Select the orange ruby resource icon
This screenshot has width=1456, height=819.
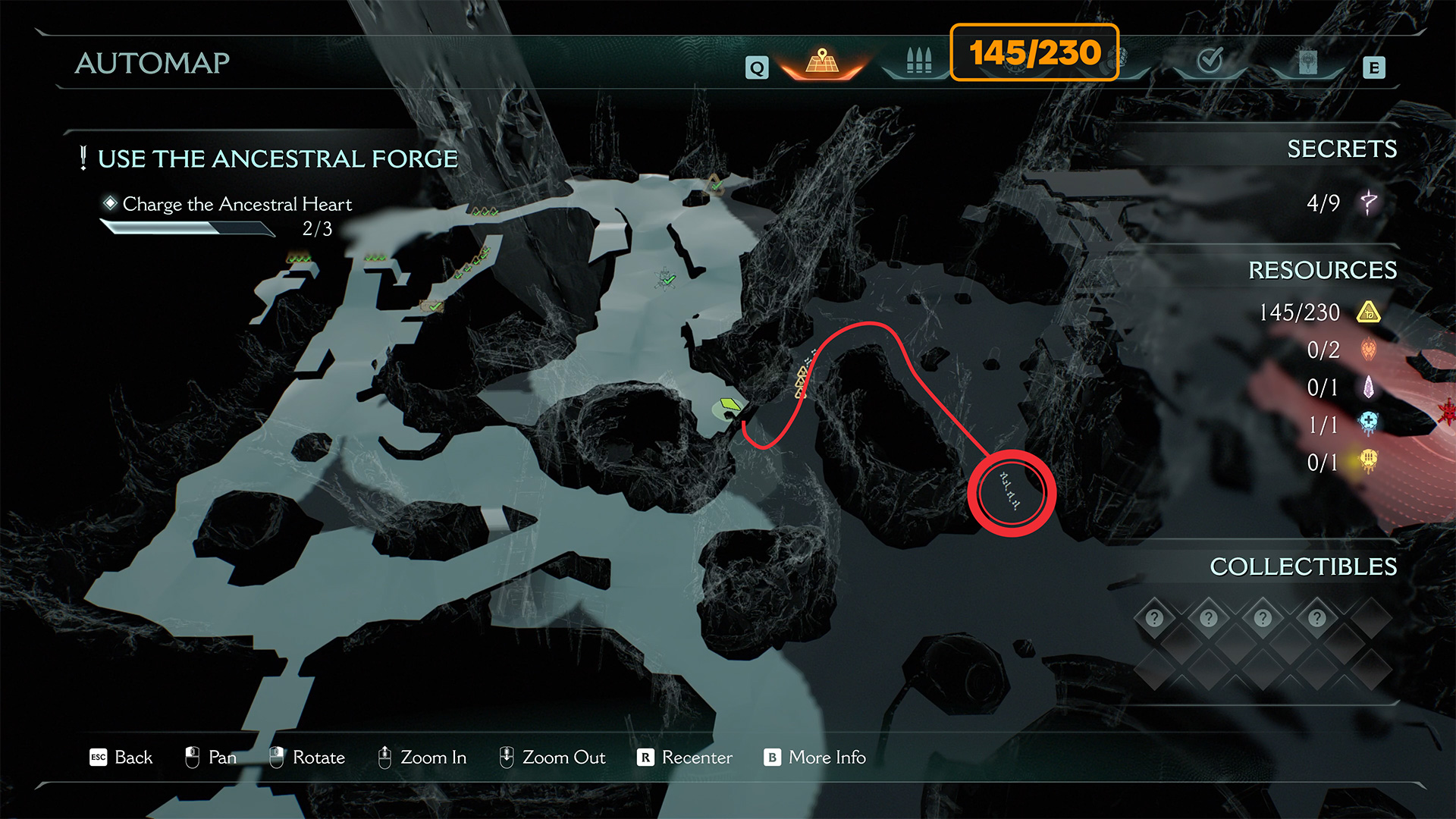tap(1369, 350)
